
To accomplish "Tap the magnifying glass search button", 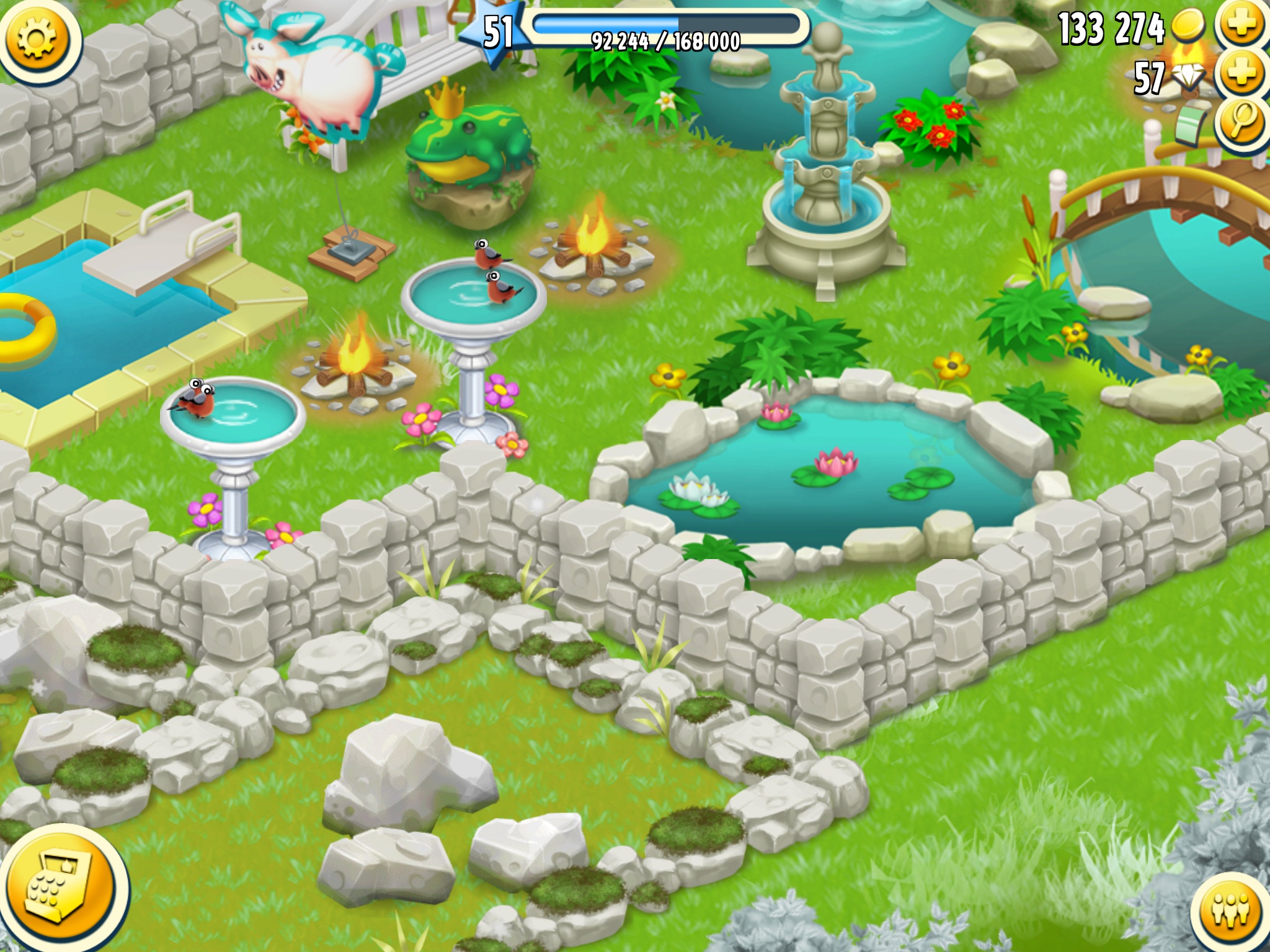I will 1242,121.
